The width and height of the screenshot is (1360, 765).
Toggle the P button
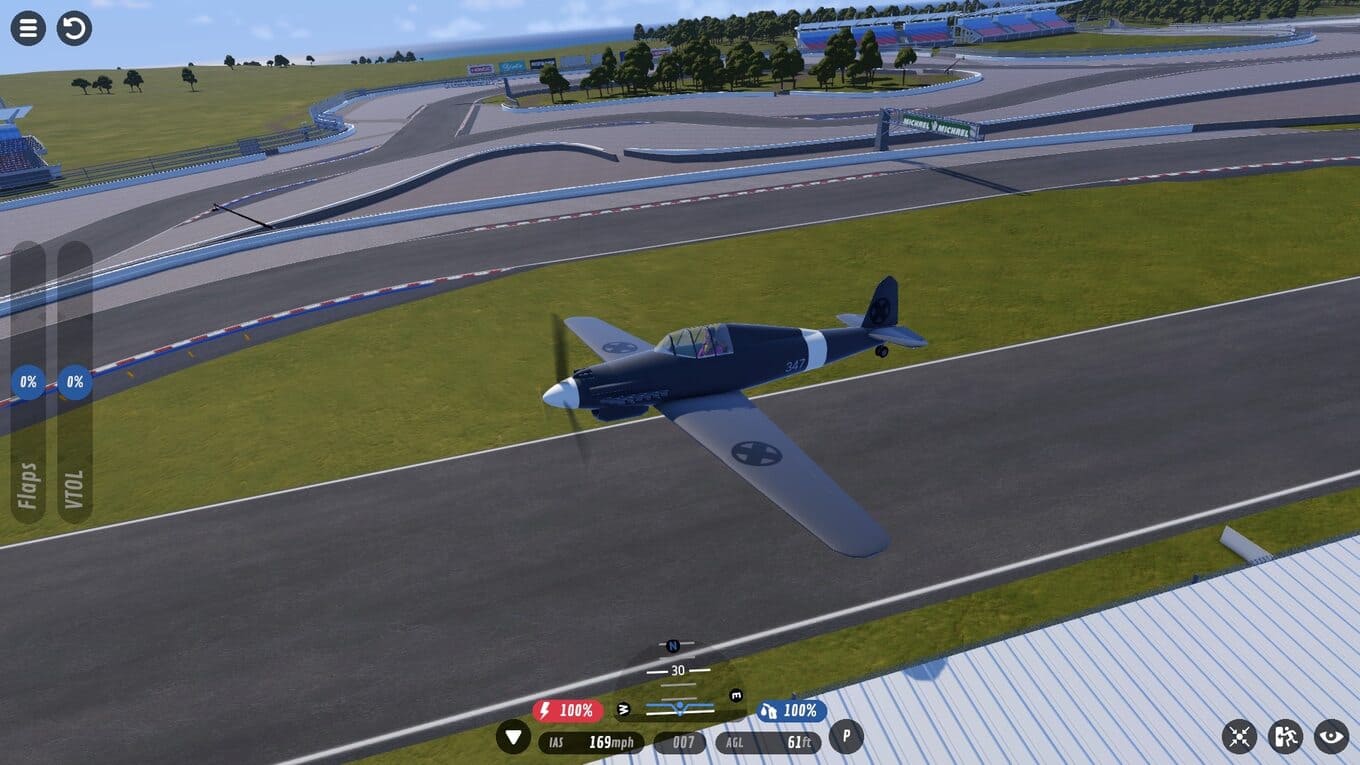click(x=846, y=738)
